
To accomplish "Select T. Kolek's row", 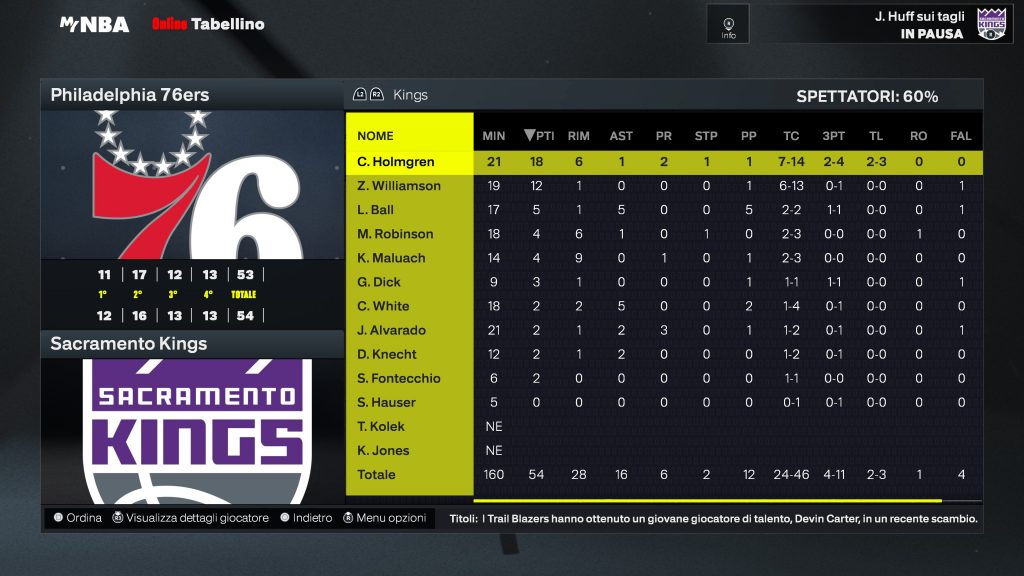I will (x=383, y=426).
